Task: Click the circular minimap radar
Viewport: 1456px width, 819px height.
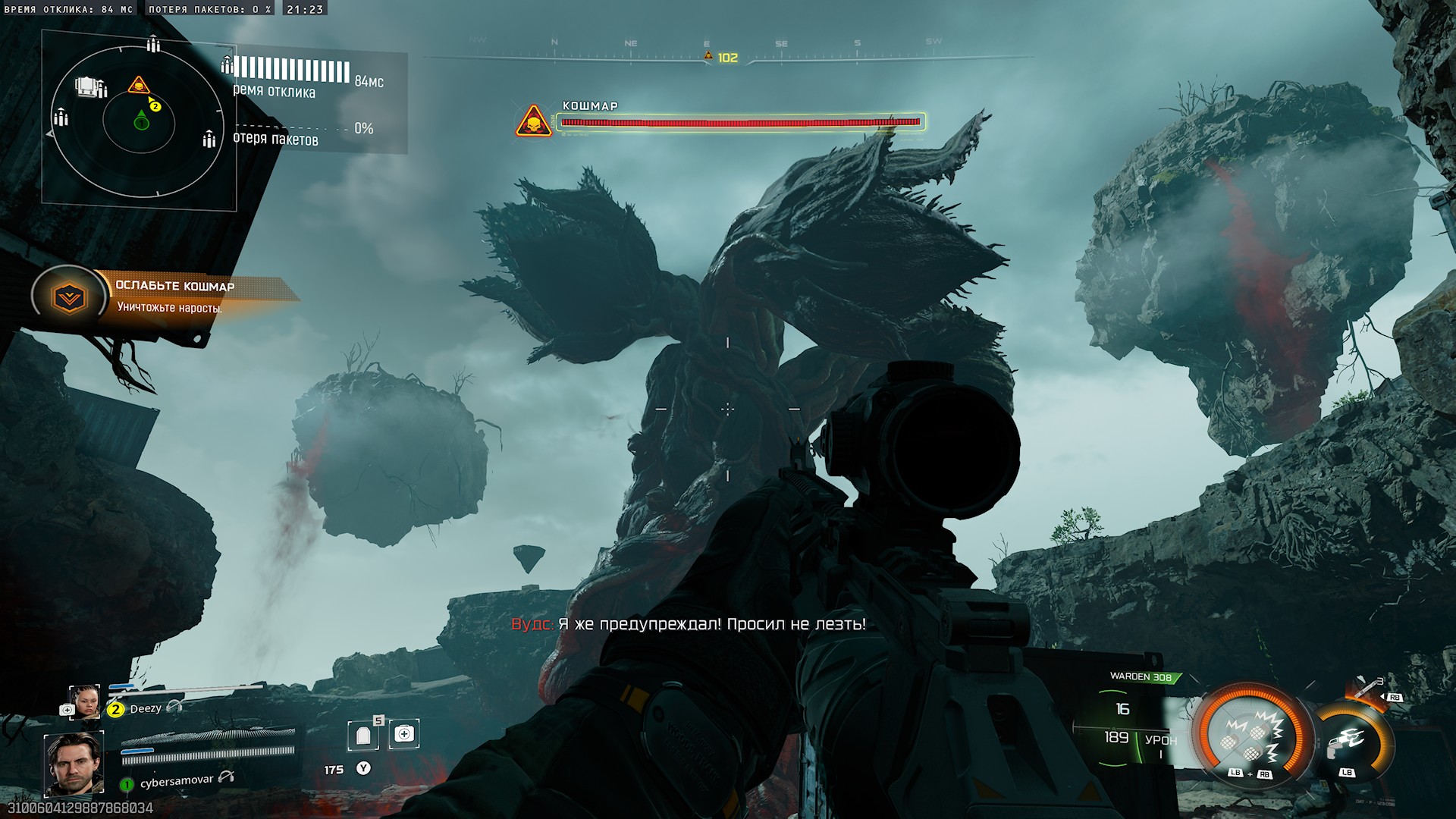Action: 138,121
